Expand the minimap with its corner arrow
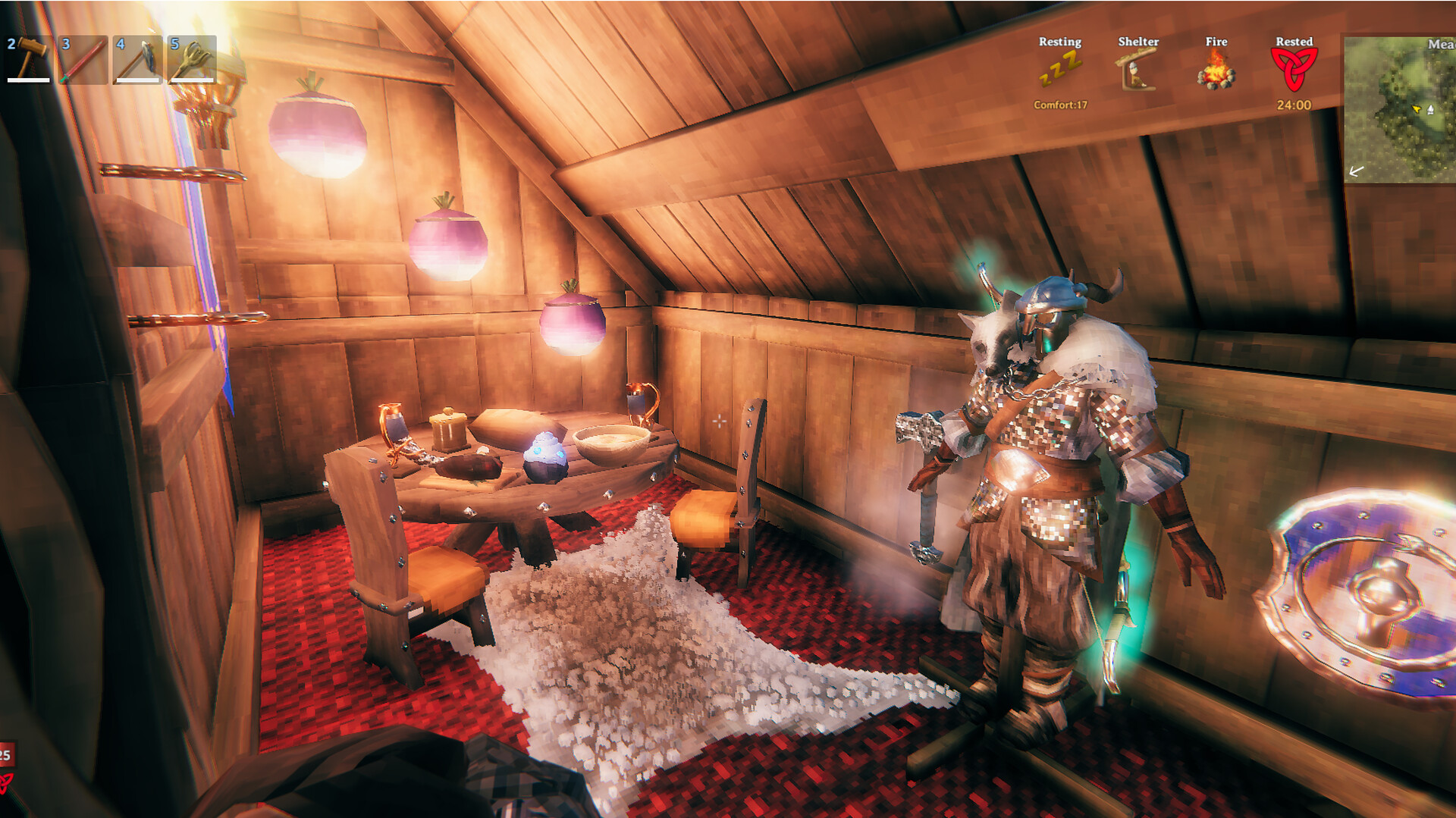The image size is (1456, 818). tap(1357, 171)
